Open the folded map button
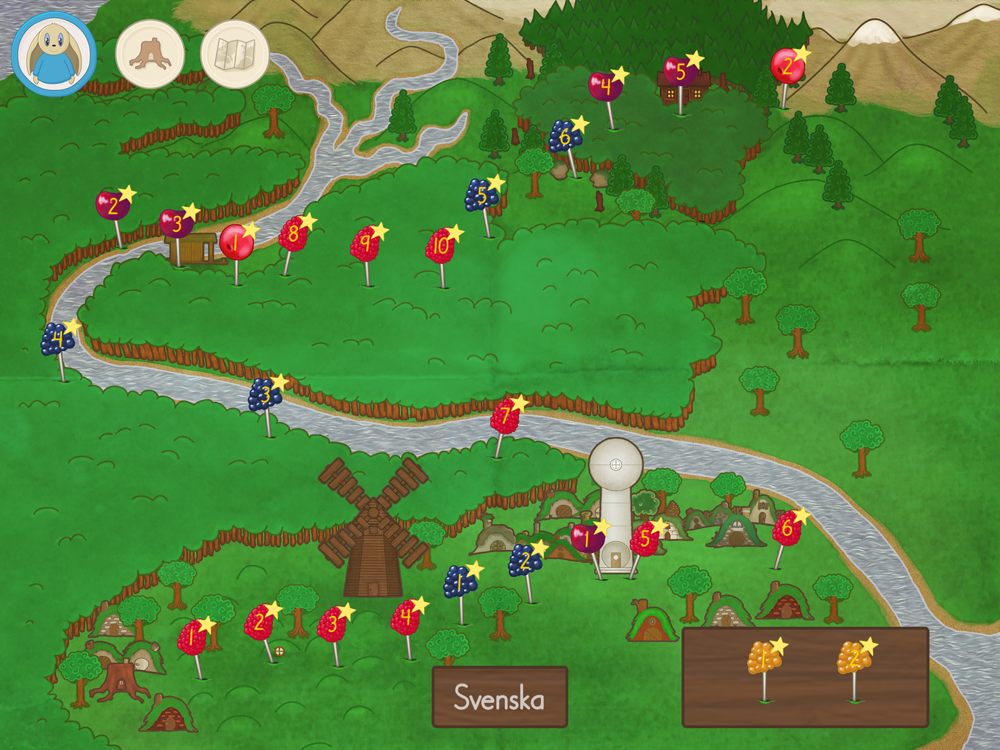This screenshot has height=750, width=1000. coord(235,54)
